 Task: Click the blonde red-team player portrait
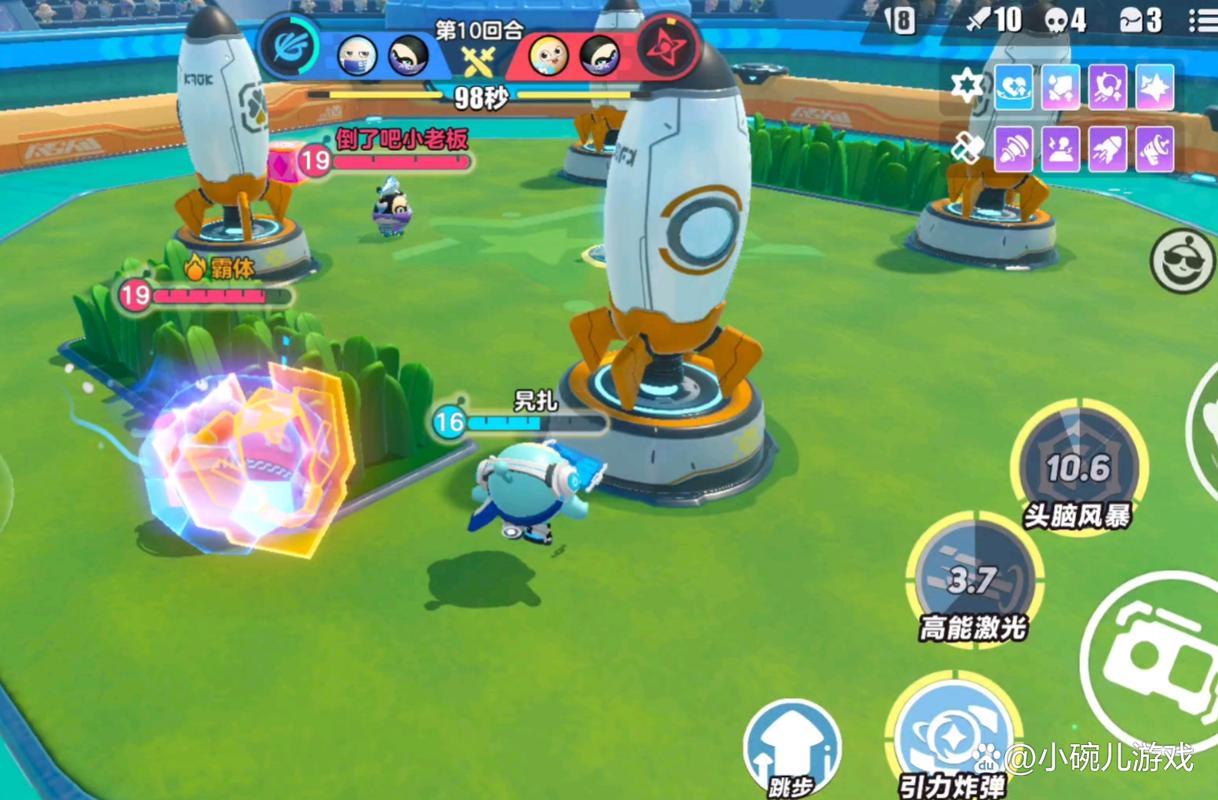(548, 53)
